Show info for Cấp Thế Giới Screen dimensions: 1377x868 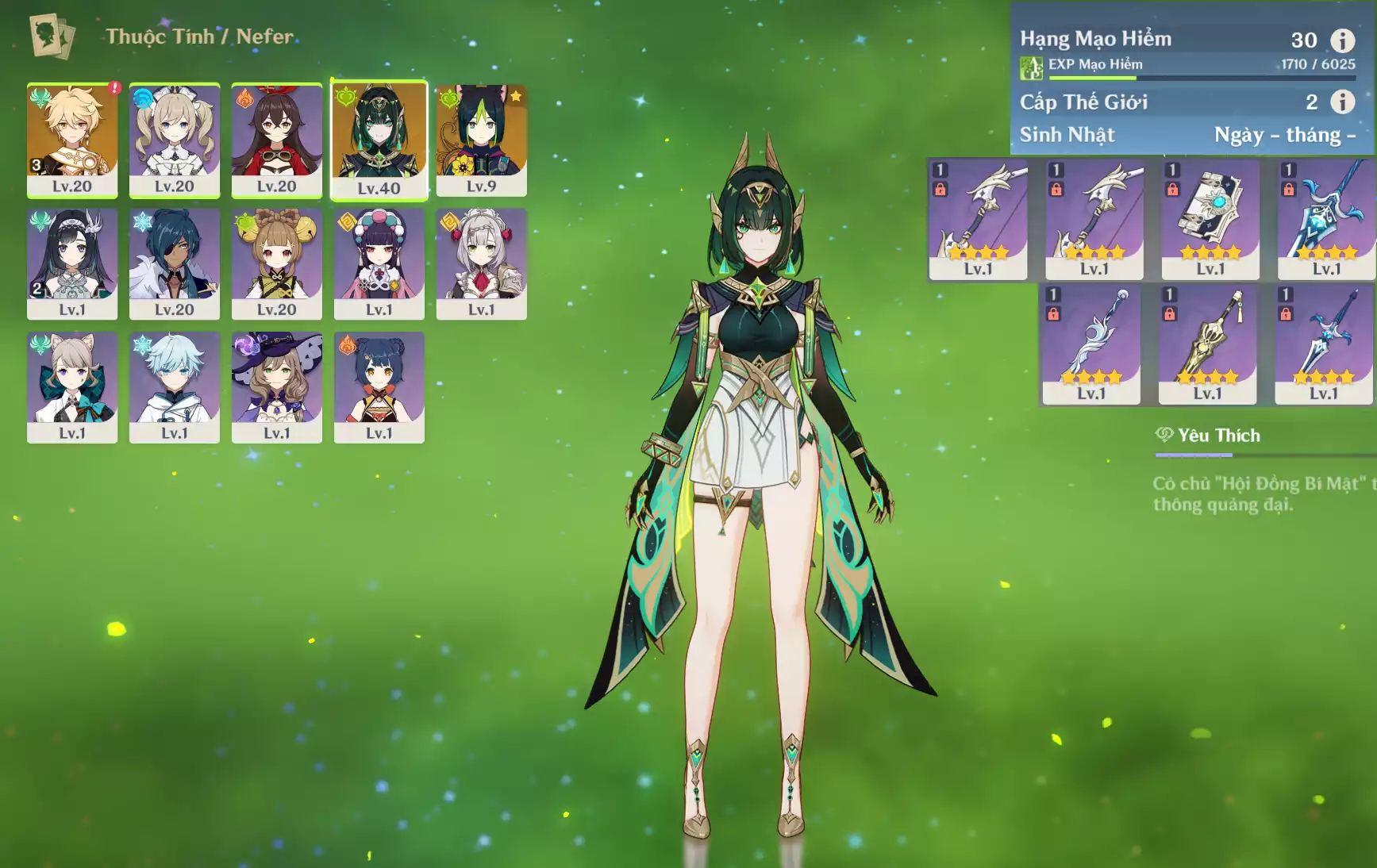click(x=1342, y=102)
